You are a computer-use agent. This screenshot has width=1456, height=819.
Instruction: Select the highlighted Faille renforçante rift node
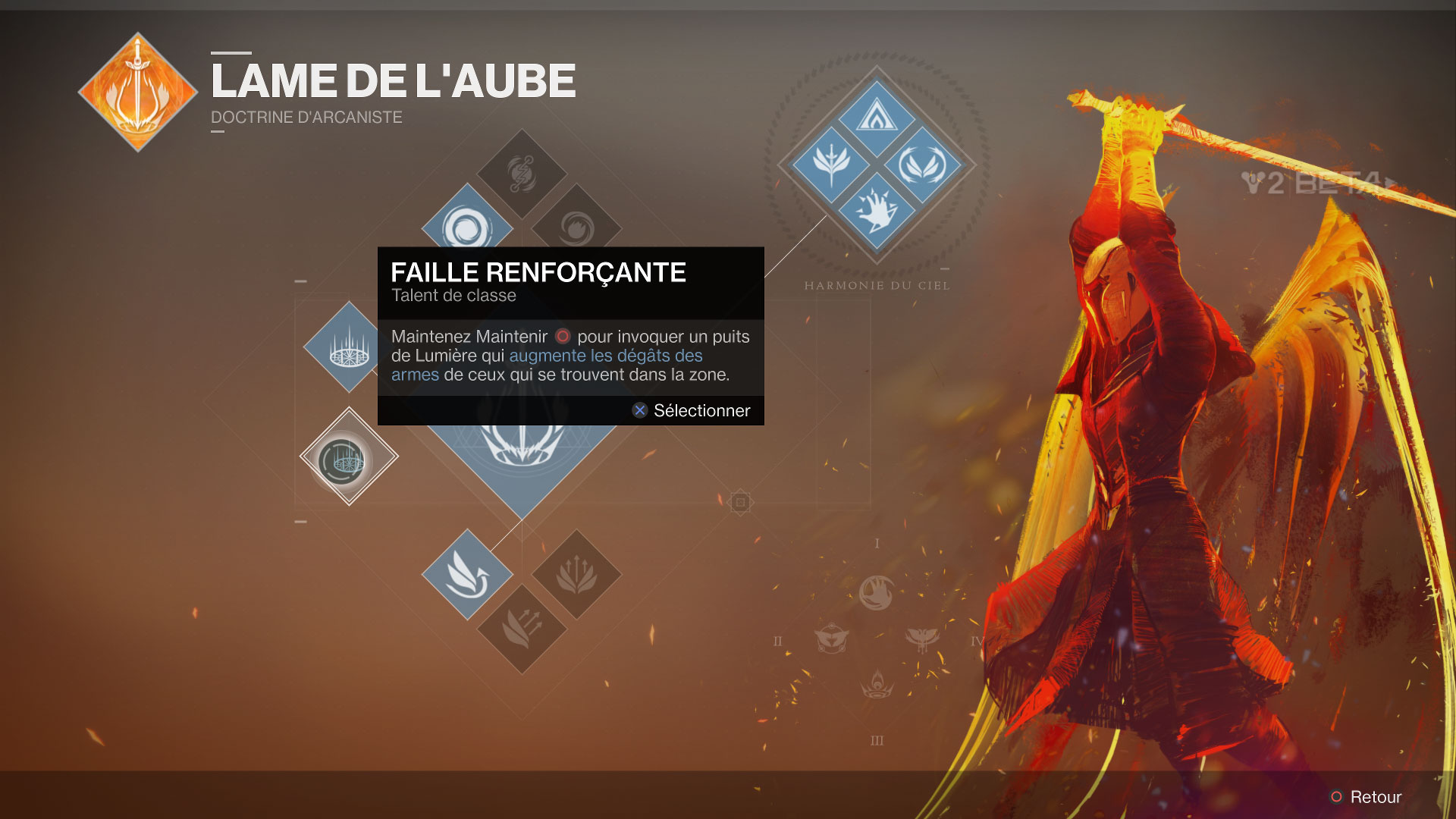[x=348, y=457]
